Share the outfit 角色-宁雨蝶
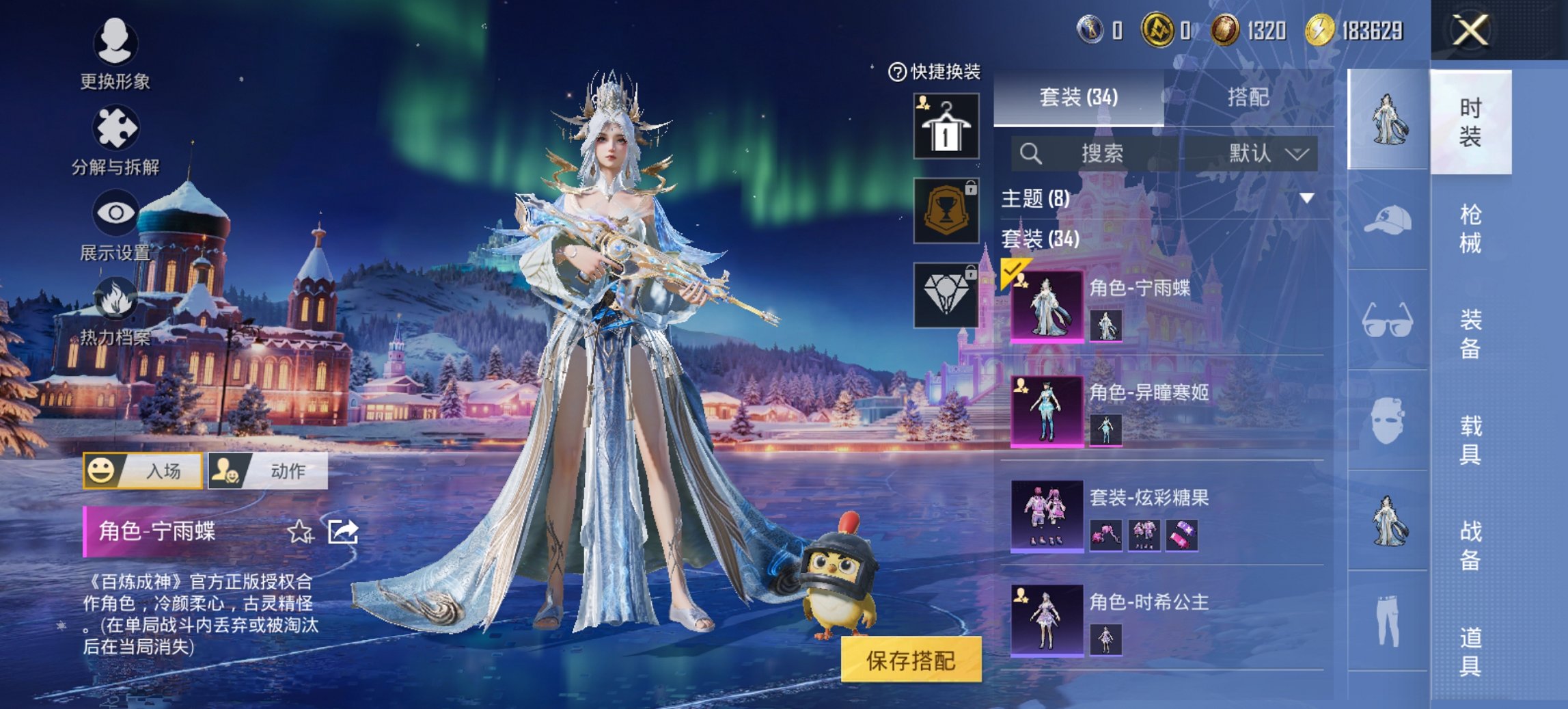 point(343,531)
